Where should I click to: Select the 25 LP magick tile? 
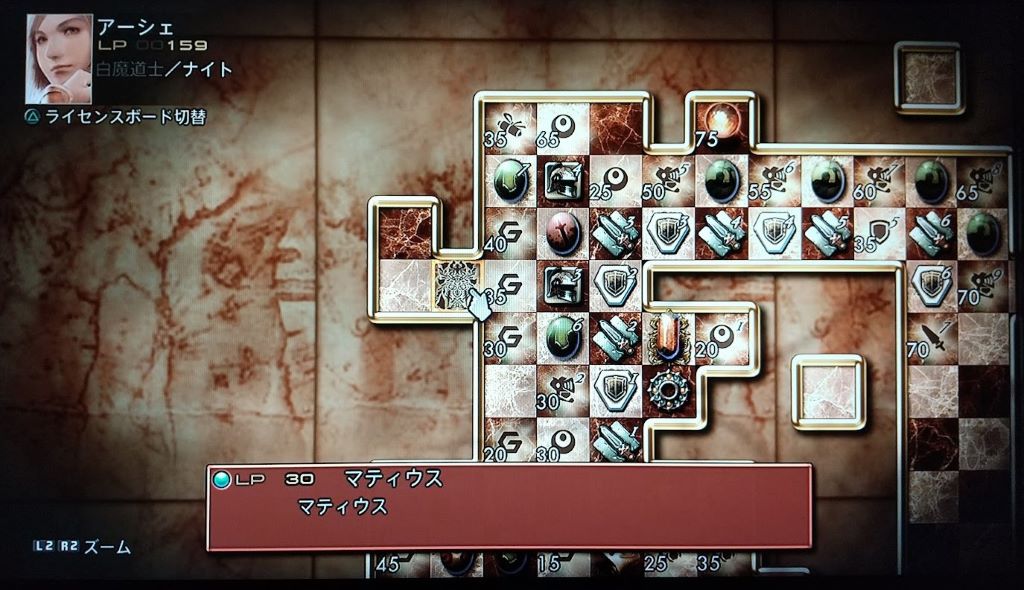click(x=615, y=180)
